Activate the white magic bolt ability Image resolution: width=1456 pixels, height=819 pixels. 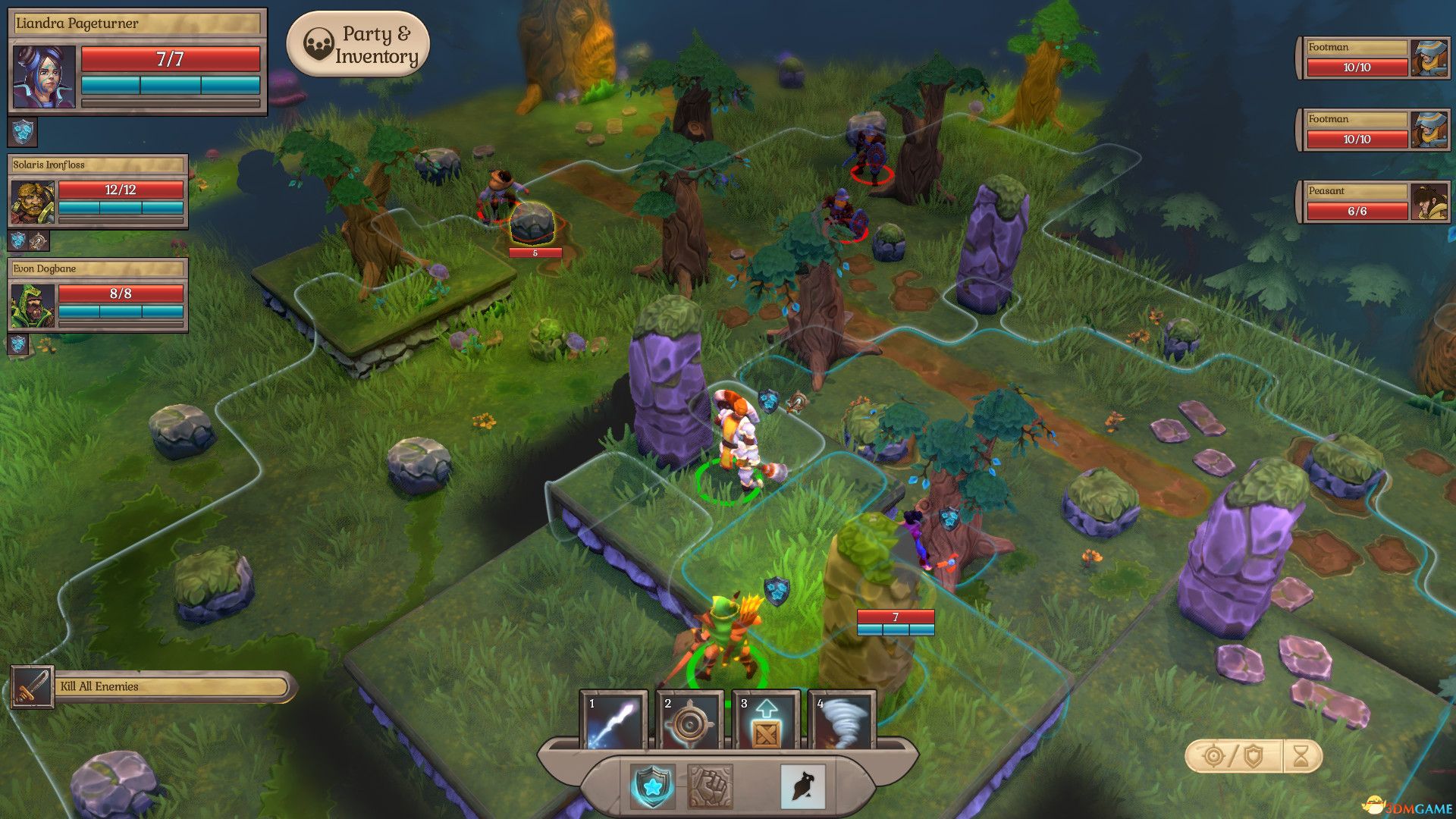613,721
